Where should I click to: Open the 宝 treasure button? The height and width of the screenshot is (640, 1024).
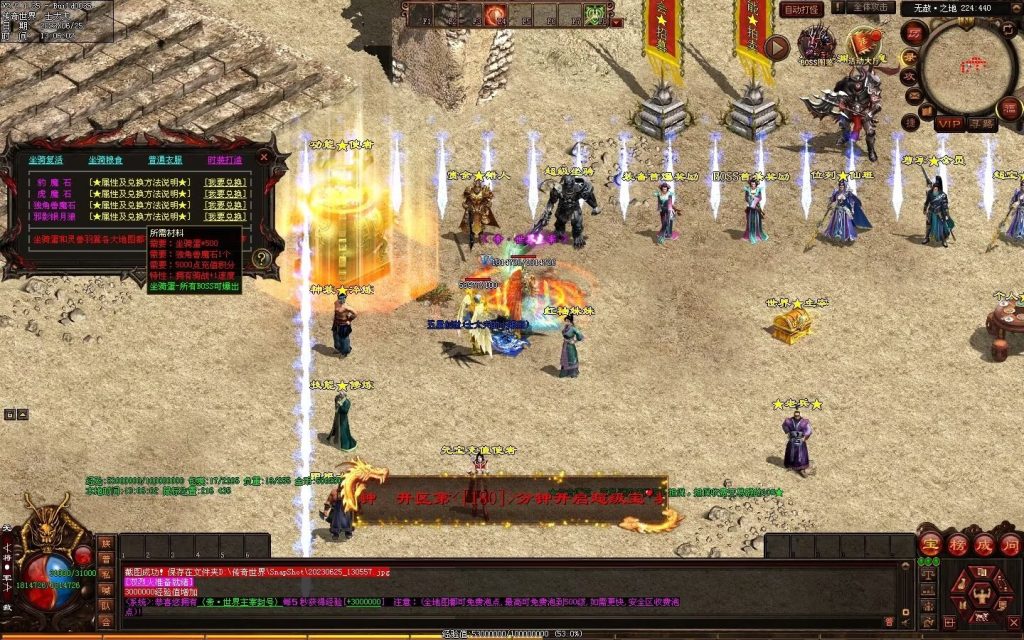tap(929, 545)
